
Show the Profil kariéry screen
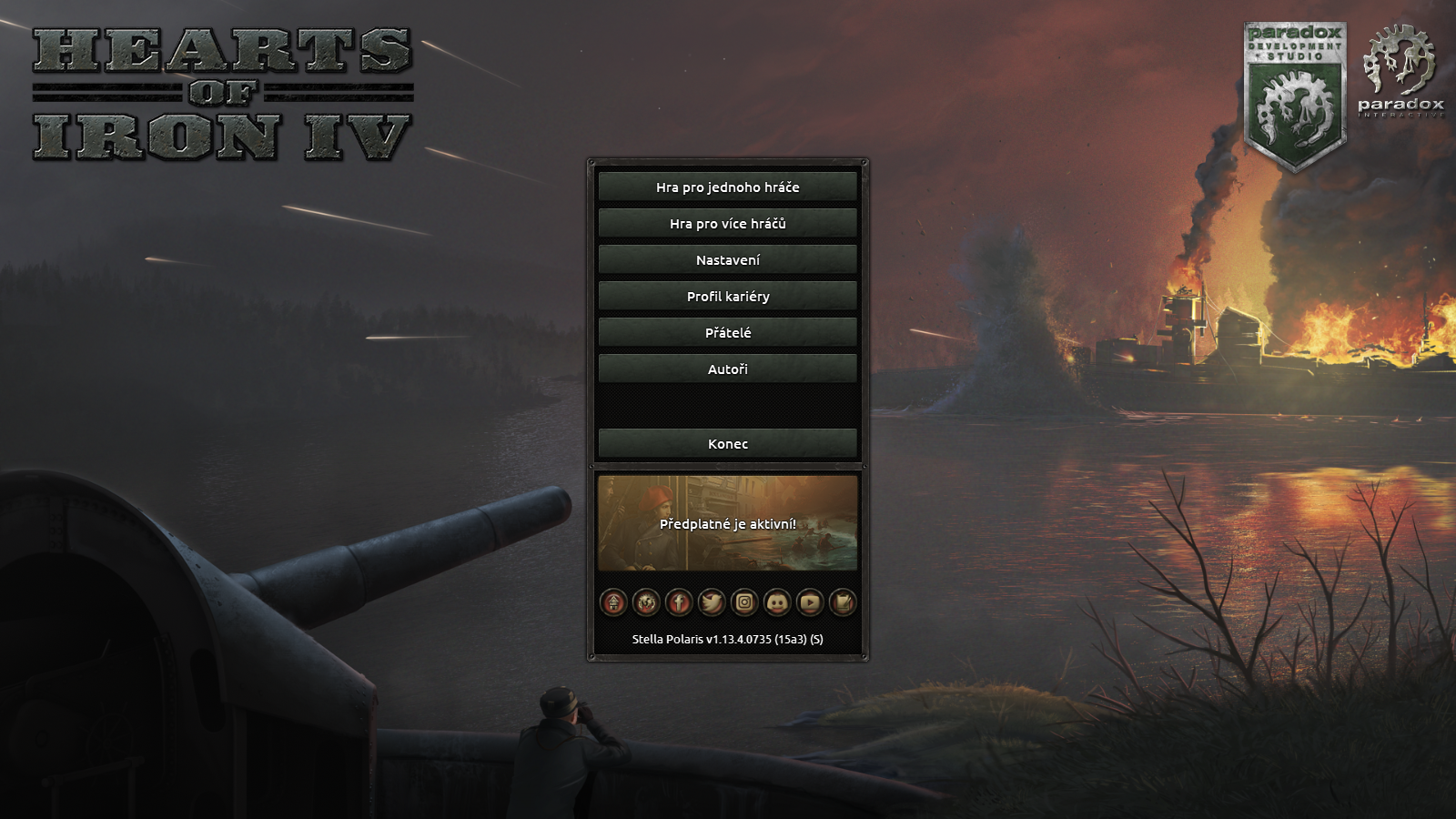727,296
